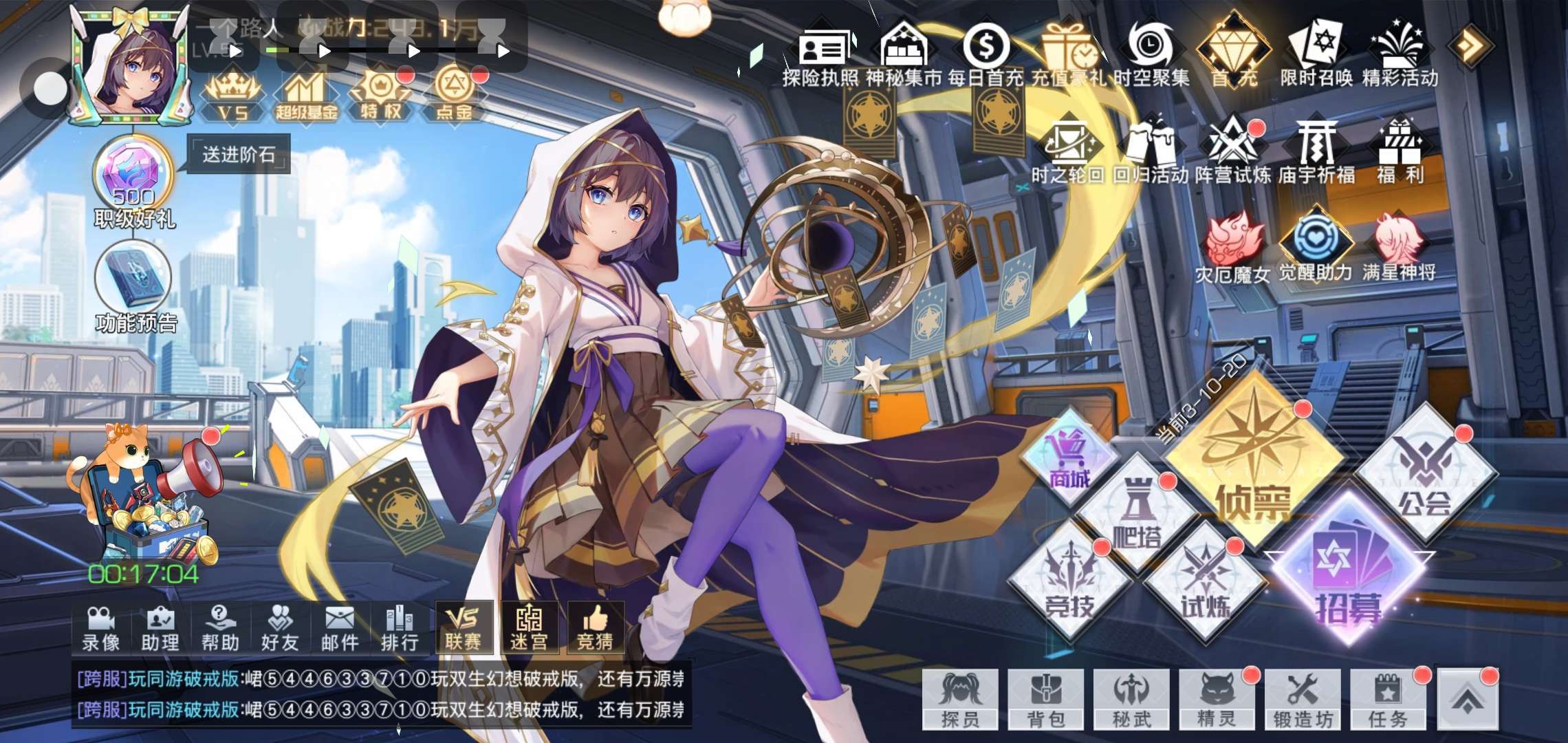View the 探员 agents roster
1568x743 pixels.
(960, 700)
